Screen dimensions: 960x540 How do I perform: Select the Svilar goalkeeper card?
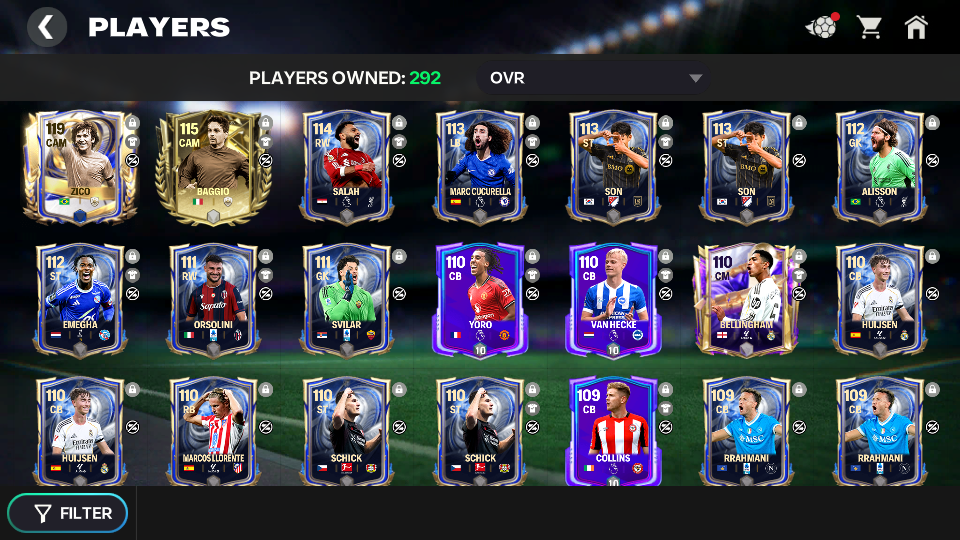click(345, 298)
